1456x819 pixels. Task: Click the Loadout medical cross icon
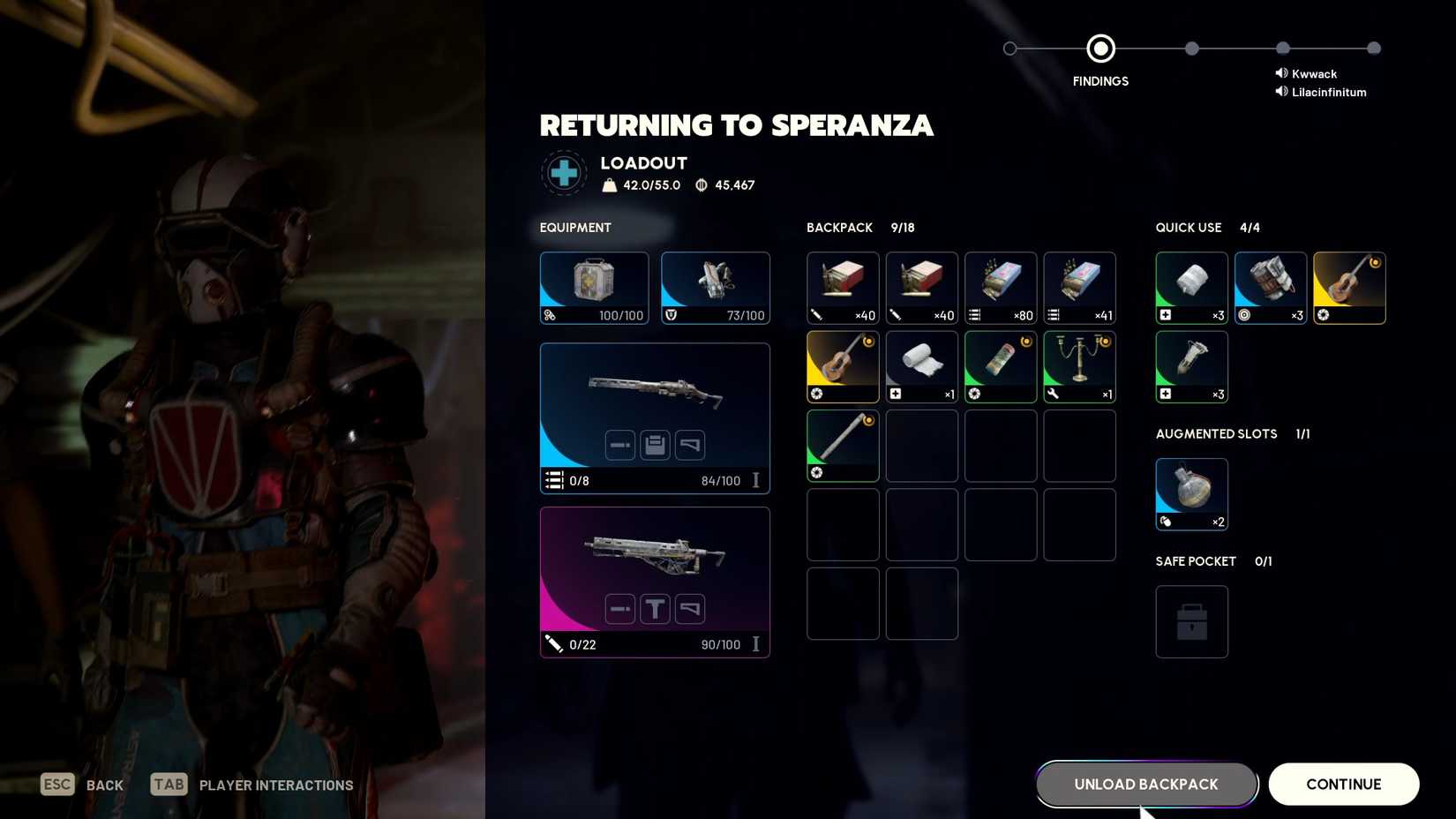click(564, 173)
